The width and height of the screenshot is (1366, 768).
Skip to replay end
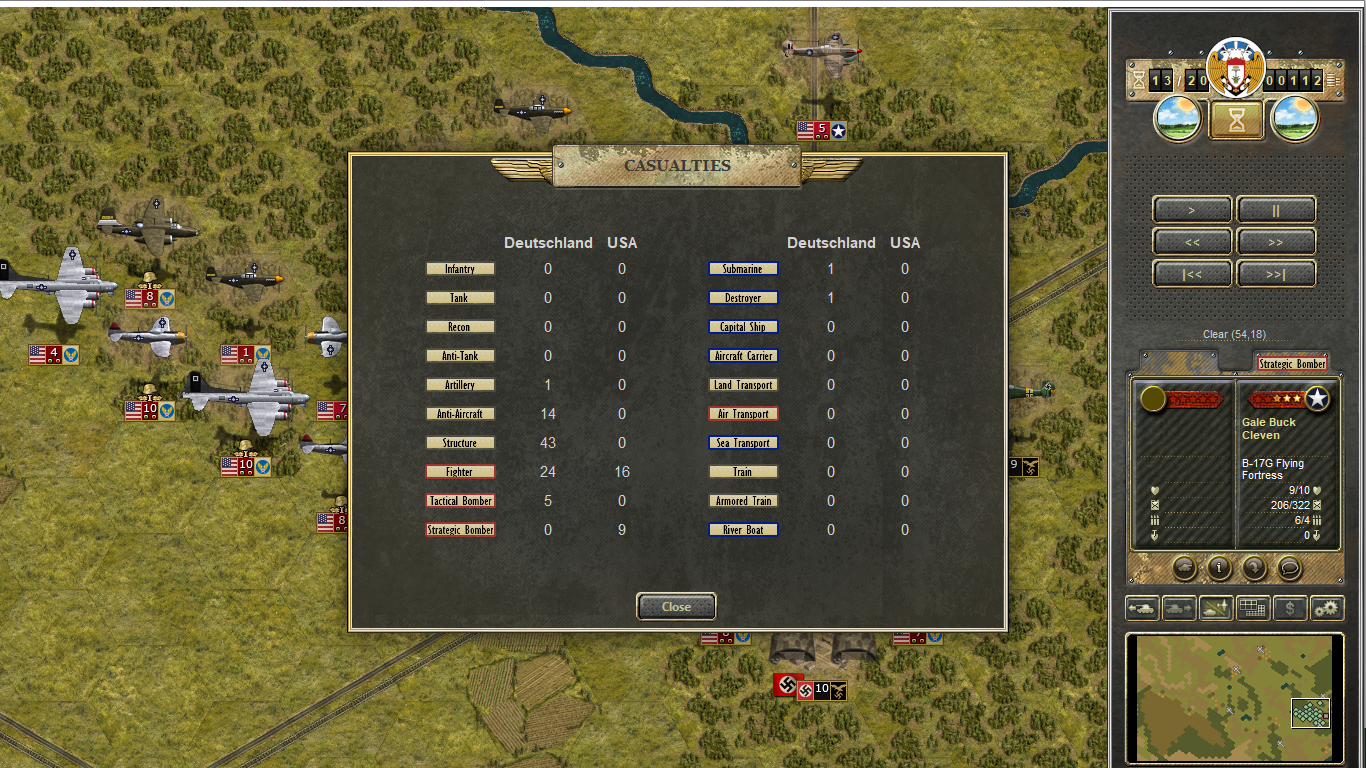(x=1276, y=274)
